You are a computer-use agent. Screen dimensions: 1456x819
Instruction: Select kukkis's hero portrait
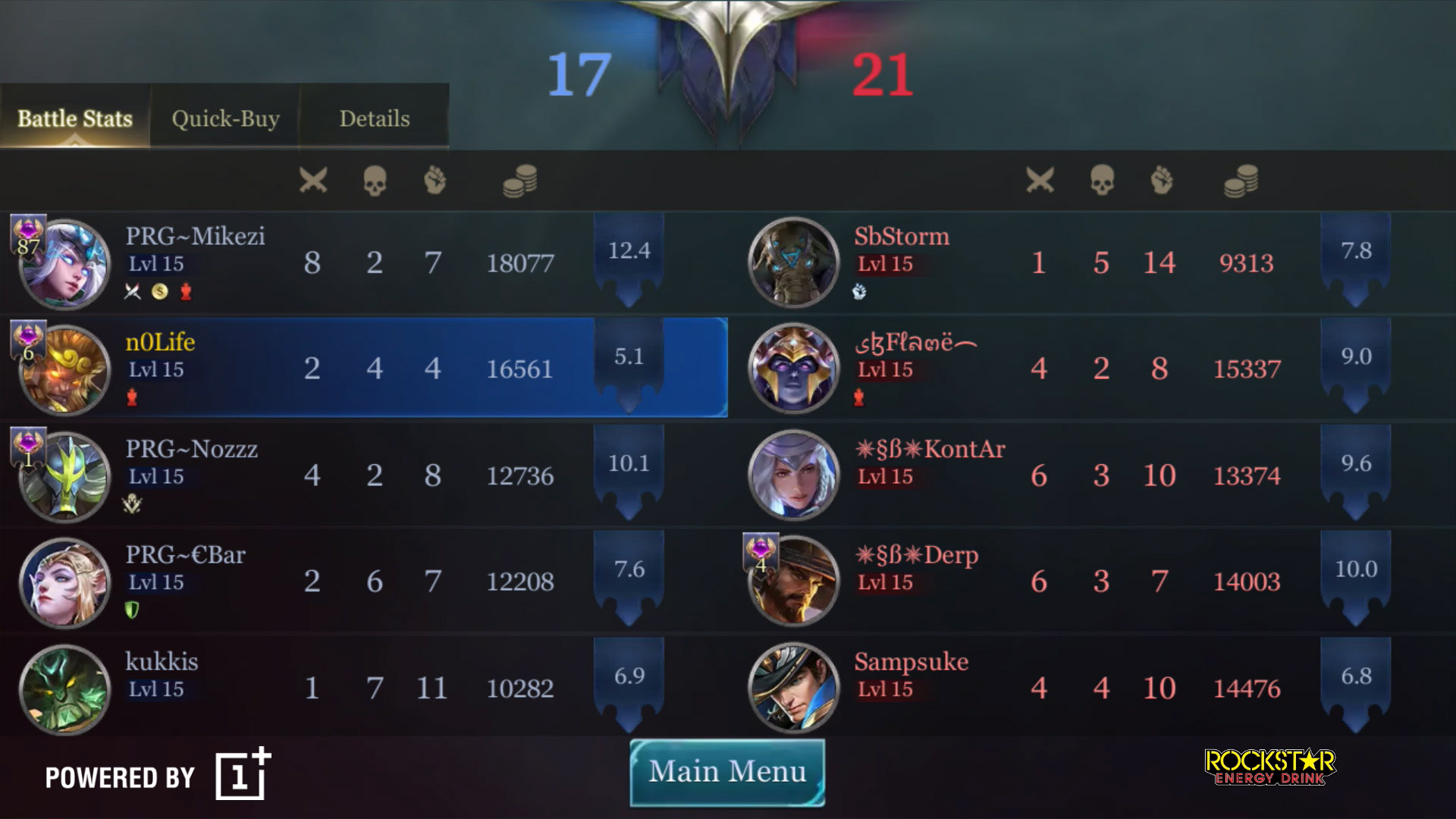point(65,689)
